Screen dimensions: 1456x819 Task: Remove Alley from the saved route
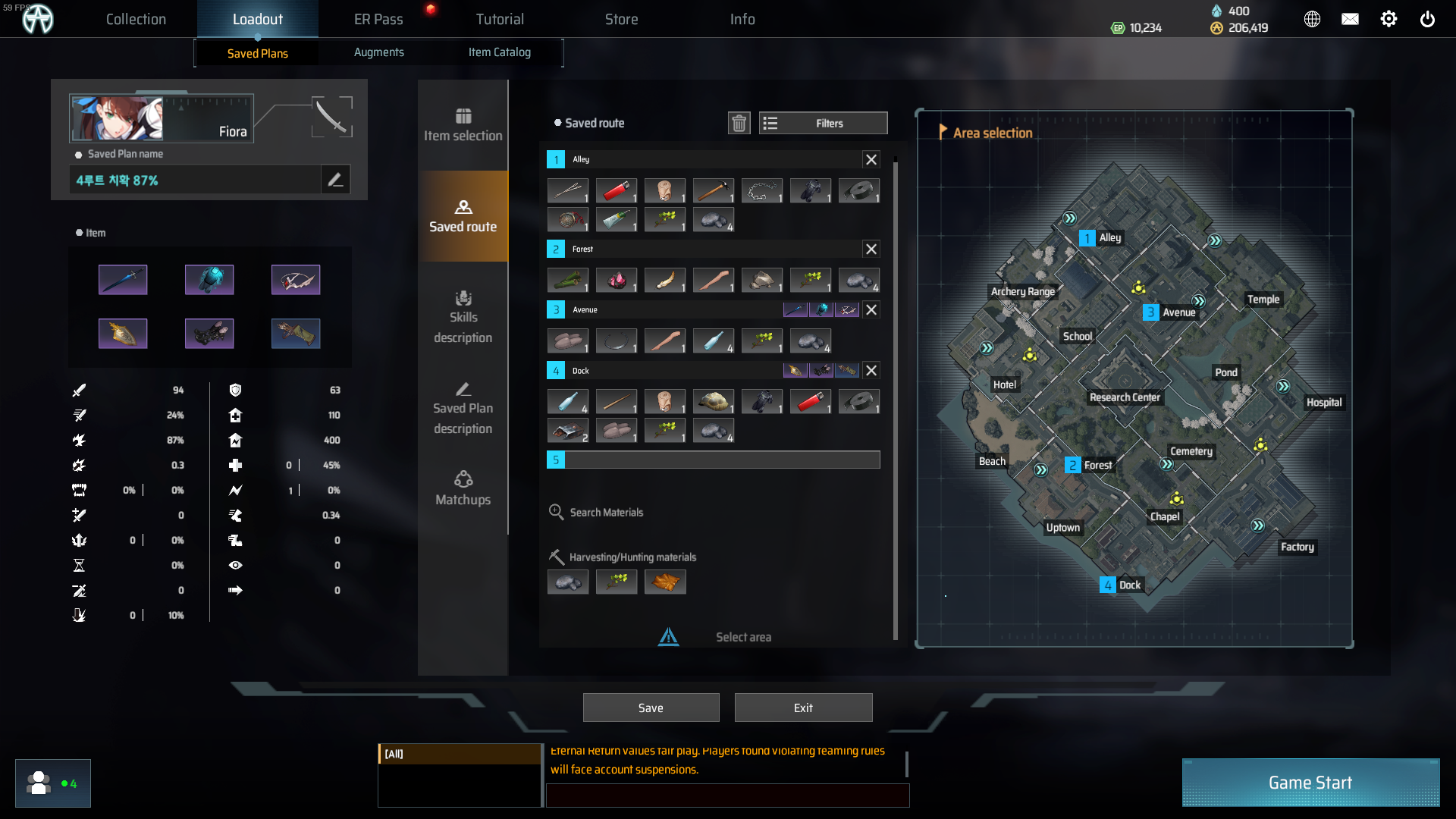pyautogui.click(x=871, y=159)
